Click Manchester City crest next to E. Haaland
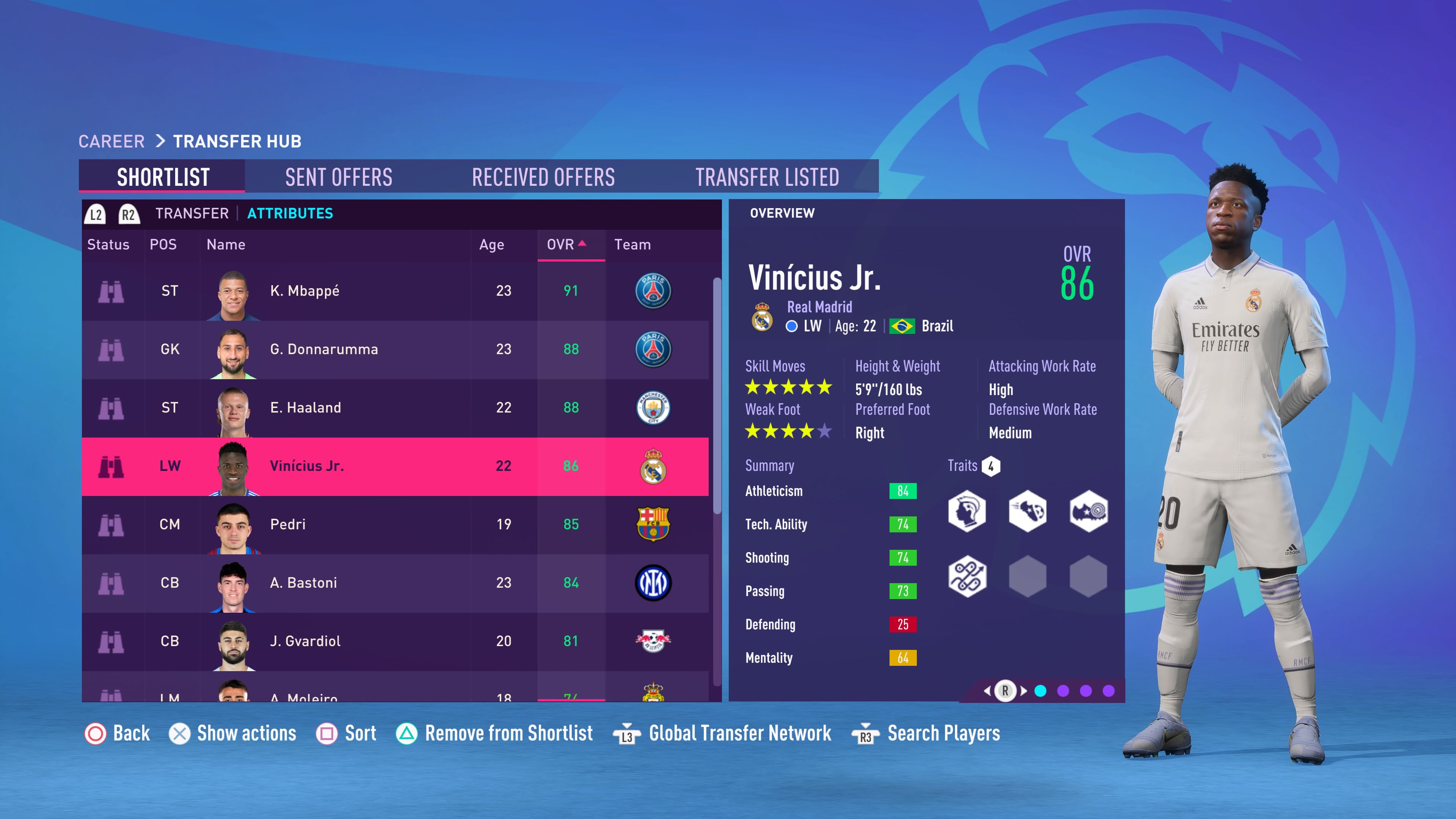The image size is (1456, 819). click(x=653, y=408)
